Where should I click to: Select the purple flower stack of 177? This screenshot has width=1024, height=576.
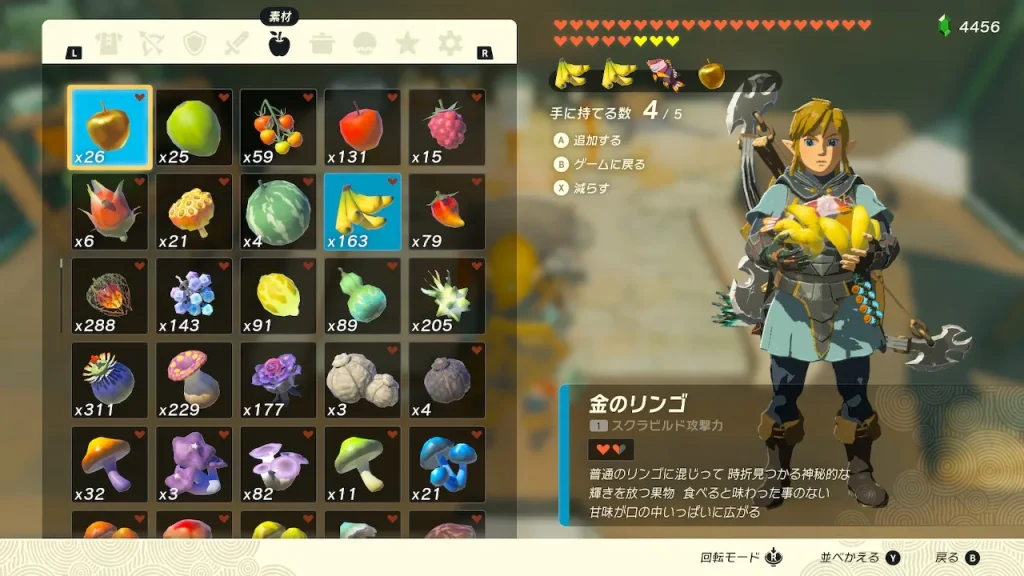tap(278, 380)
